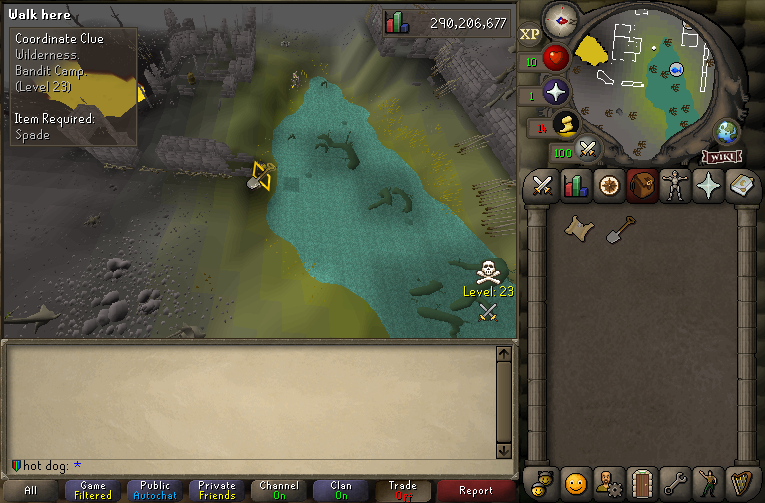Activate the quick-prayers orb
The height and width of the screenshot is (503, 765).
[x=556, y=92]
